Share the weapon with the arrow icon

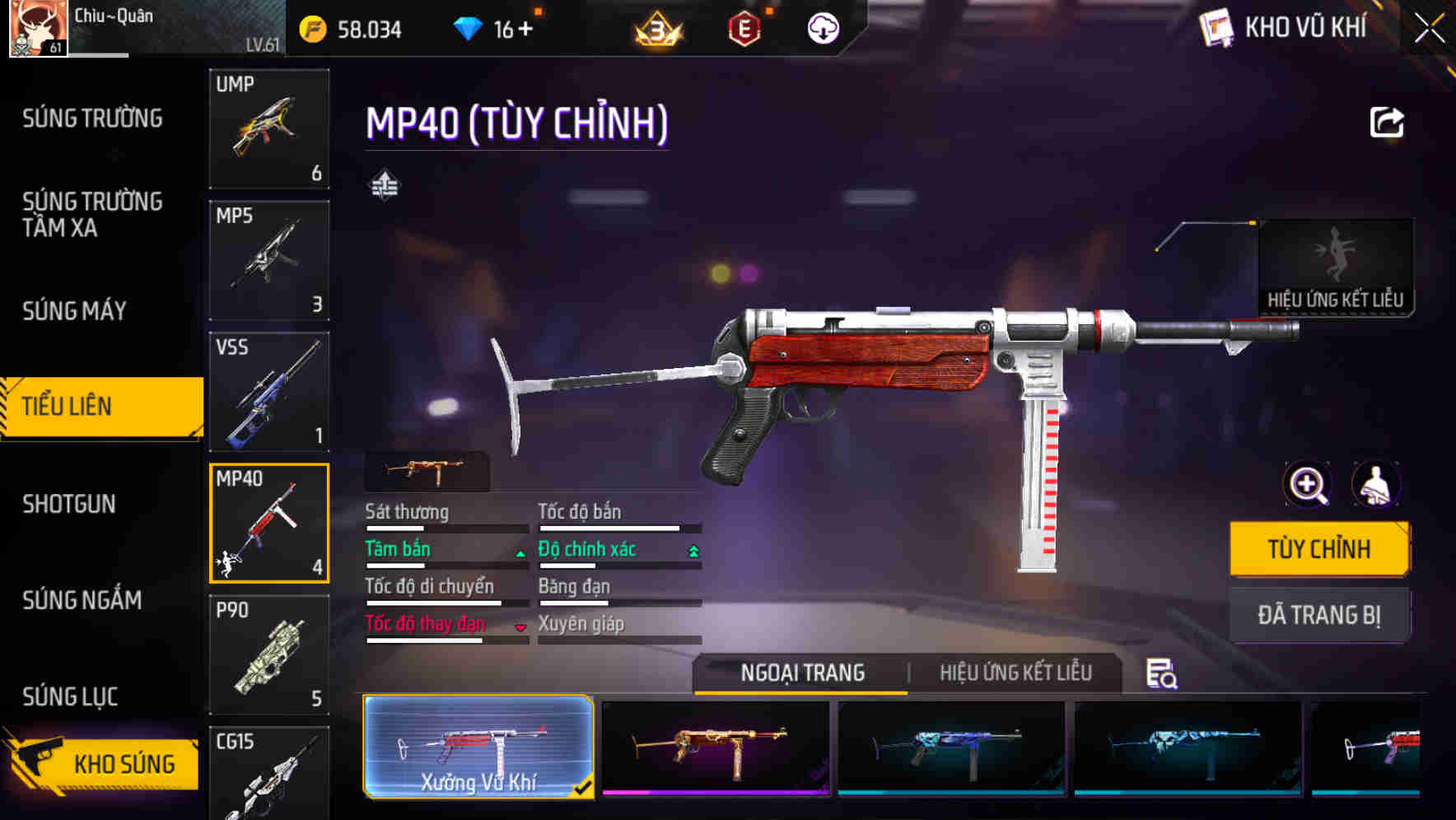click(x=1387, y=123)
